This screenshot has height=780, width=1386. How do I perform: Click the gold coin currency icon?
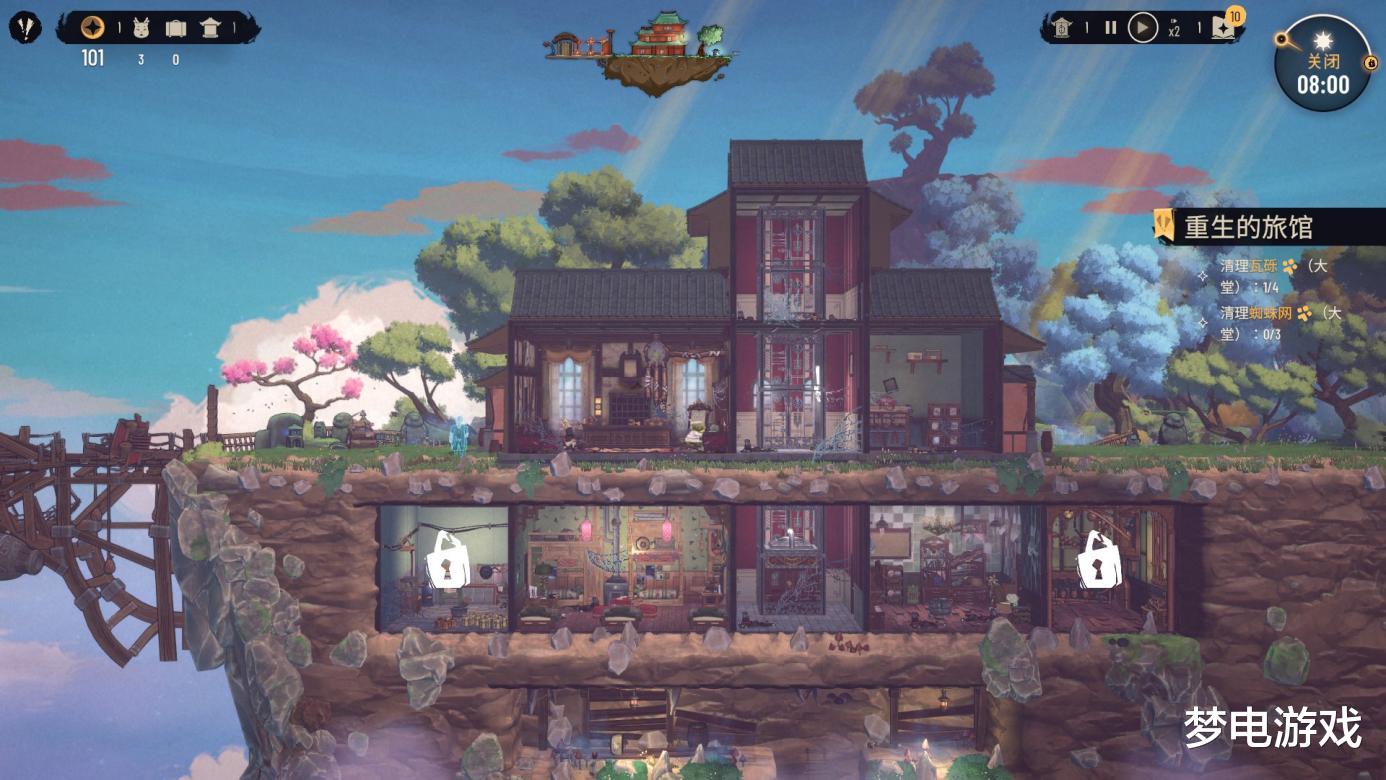click(92, 27)
